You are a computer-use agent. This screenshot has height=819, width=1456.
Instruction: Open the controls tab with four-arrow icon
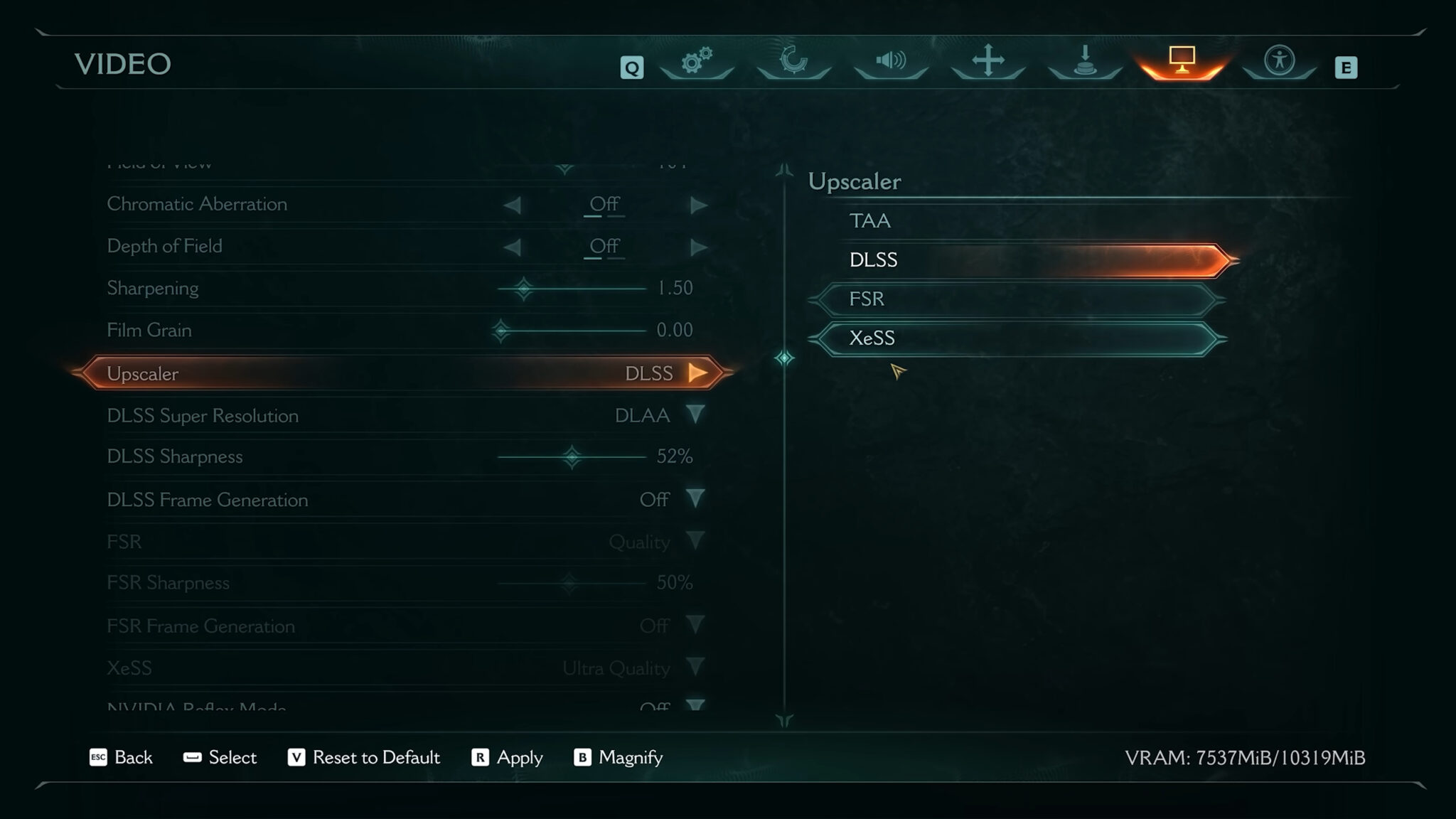click(x=987, y=64)
